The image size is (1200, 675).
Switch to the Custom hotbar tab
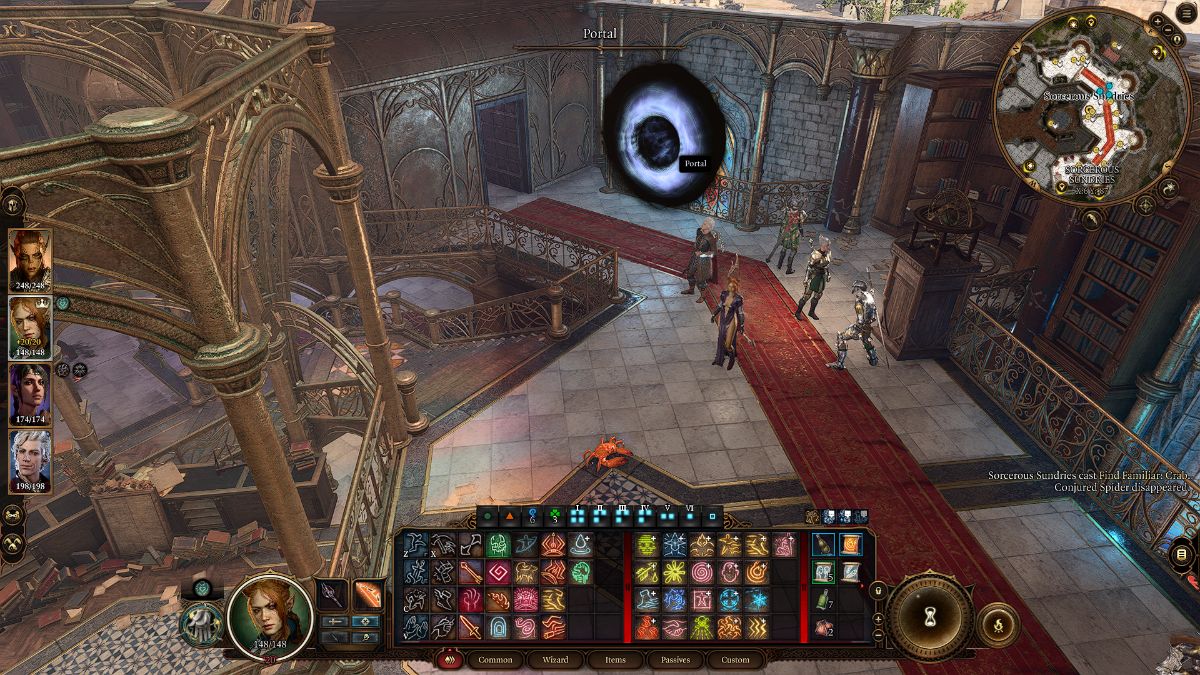[x=735, y=660]
